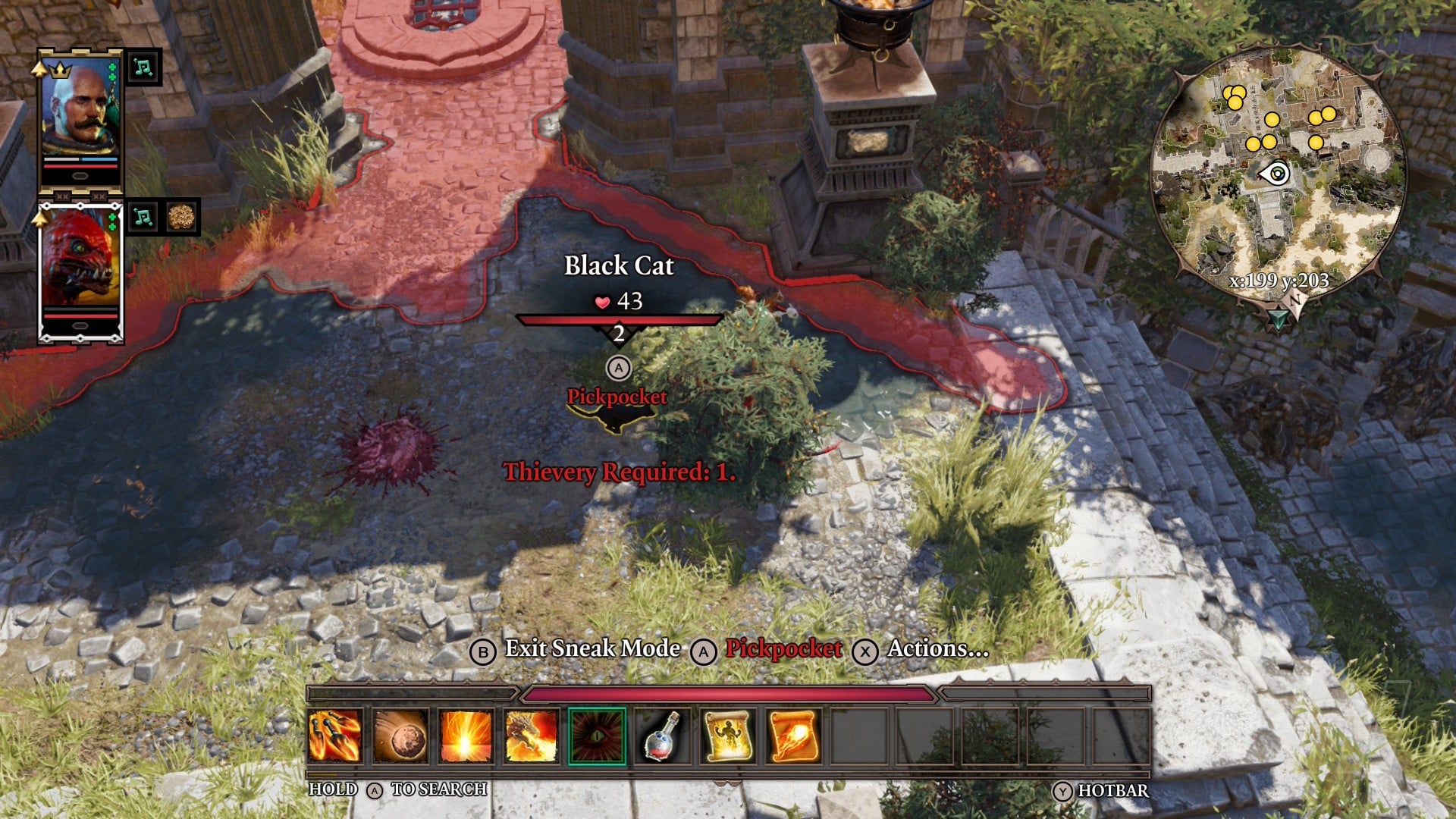The image size is (1456, 819).
Task: Click the music note status by the bald portrait
Action: pyautogui.click(x=143, y=67)
